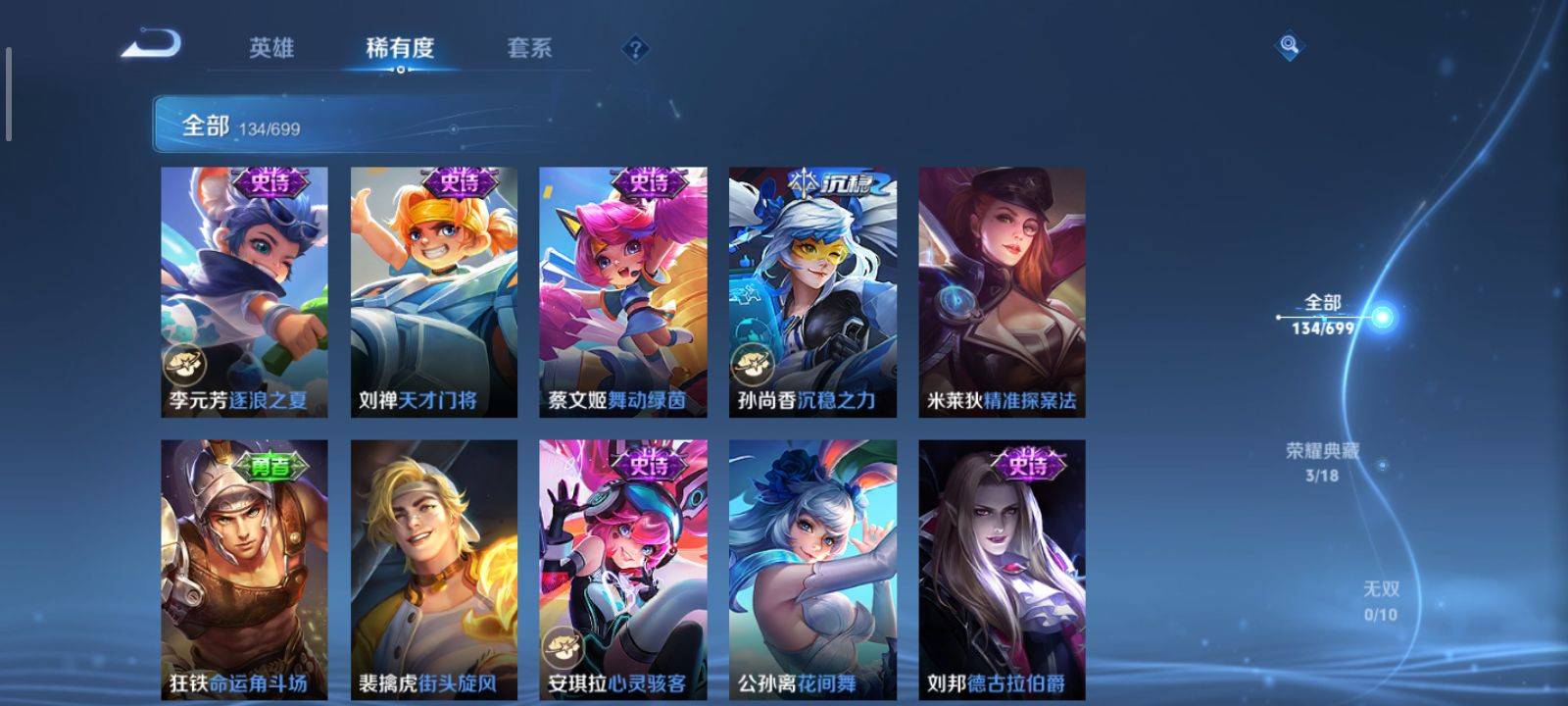The width and height of the screenshot is (1568, 706).
Task: Open the question mark help icon
Action: click(635, 48)
